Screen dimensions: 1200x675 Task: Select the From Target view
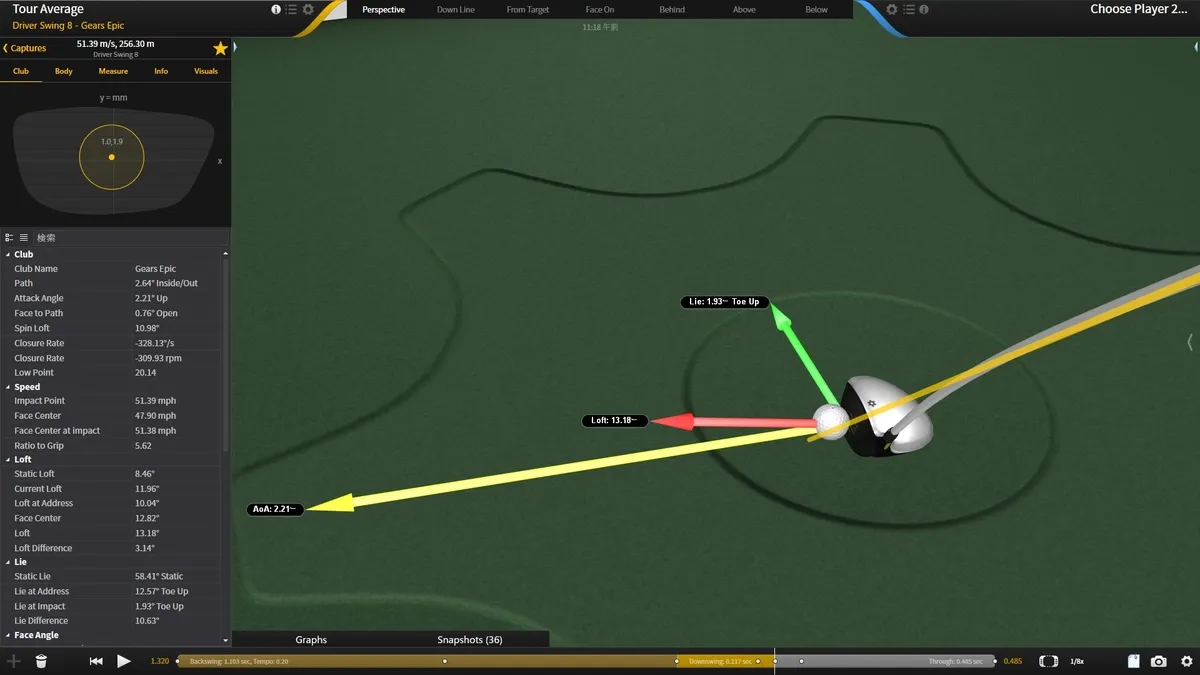click(x=528, y=10)
